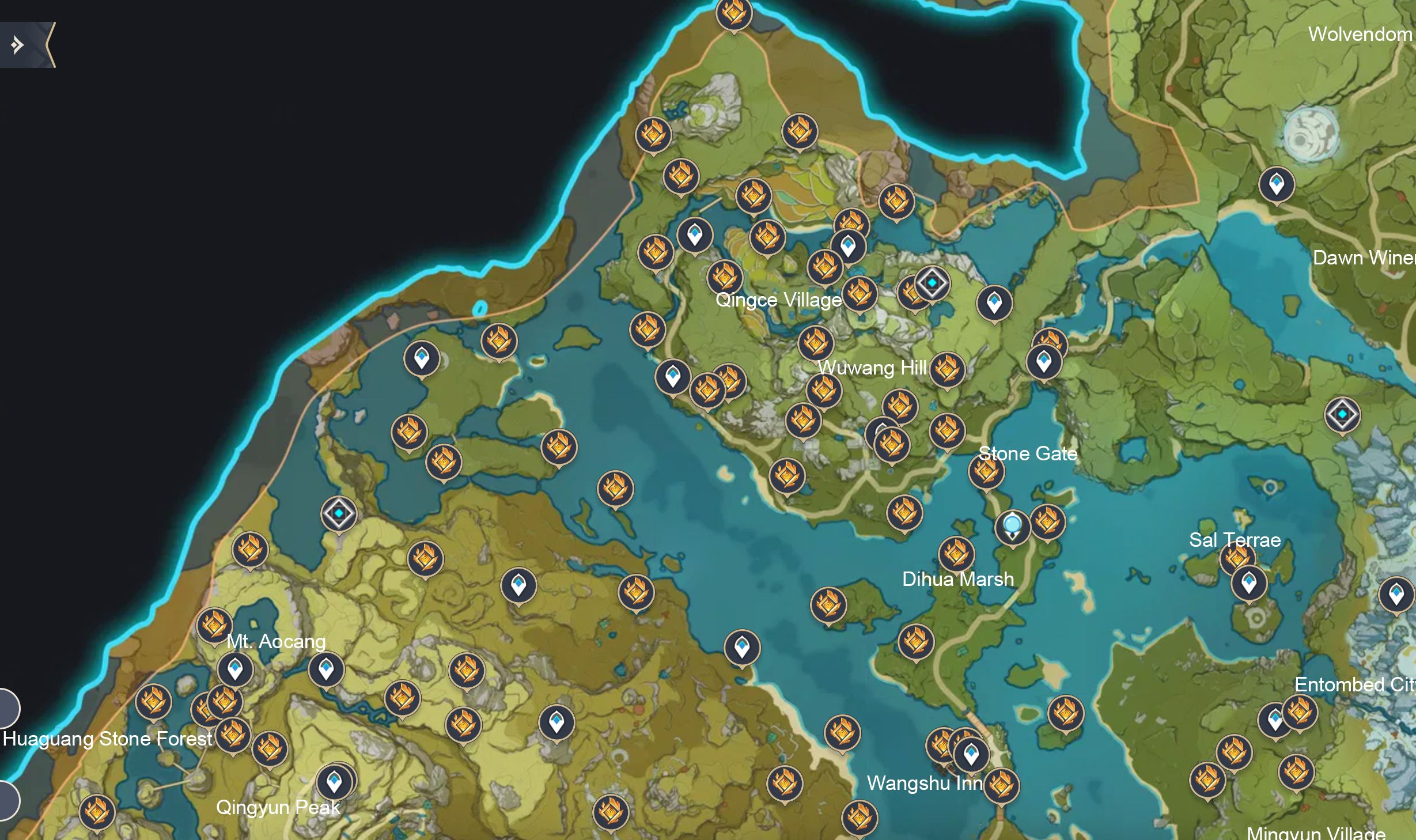Click the Wuwang Hill location label
This screenshot has height=840, width=1416.
[x=873, y=367]
